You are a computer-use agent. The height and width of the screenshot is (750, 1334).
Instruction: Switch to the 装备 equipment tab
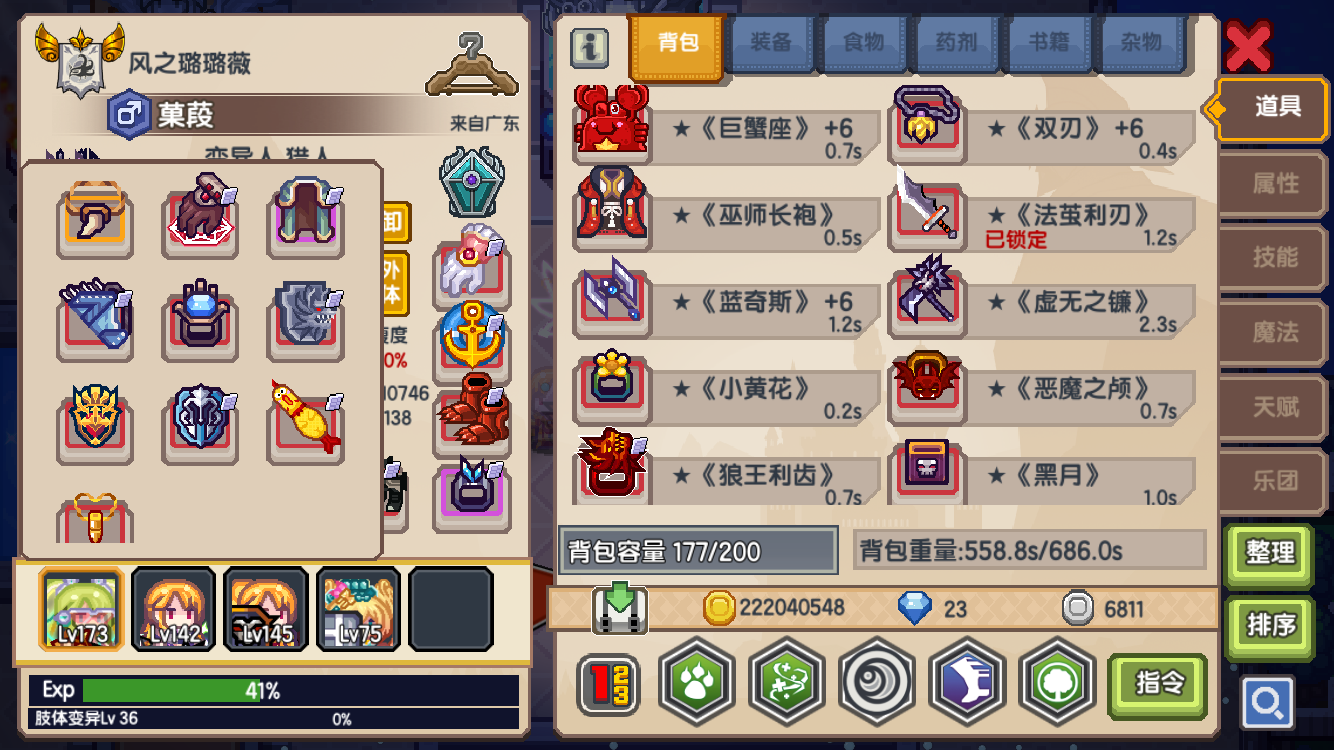(x=771, y=45)
